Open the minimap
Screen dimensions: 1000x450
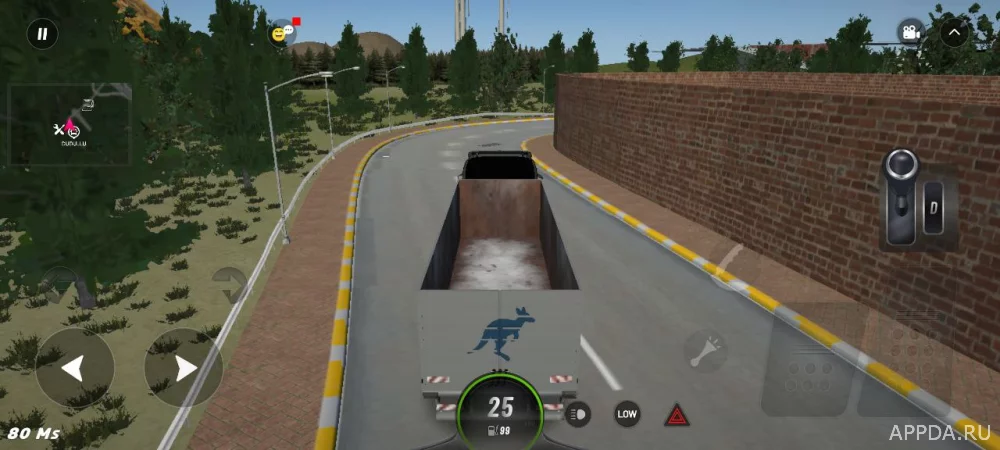click(x=69, y=124)
